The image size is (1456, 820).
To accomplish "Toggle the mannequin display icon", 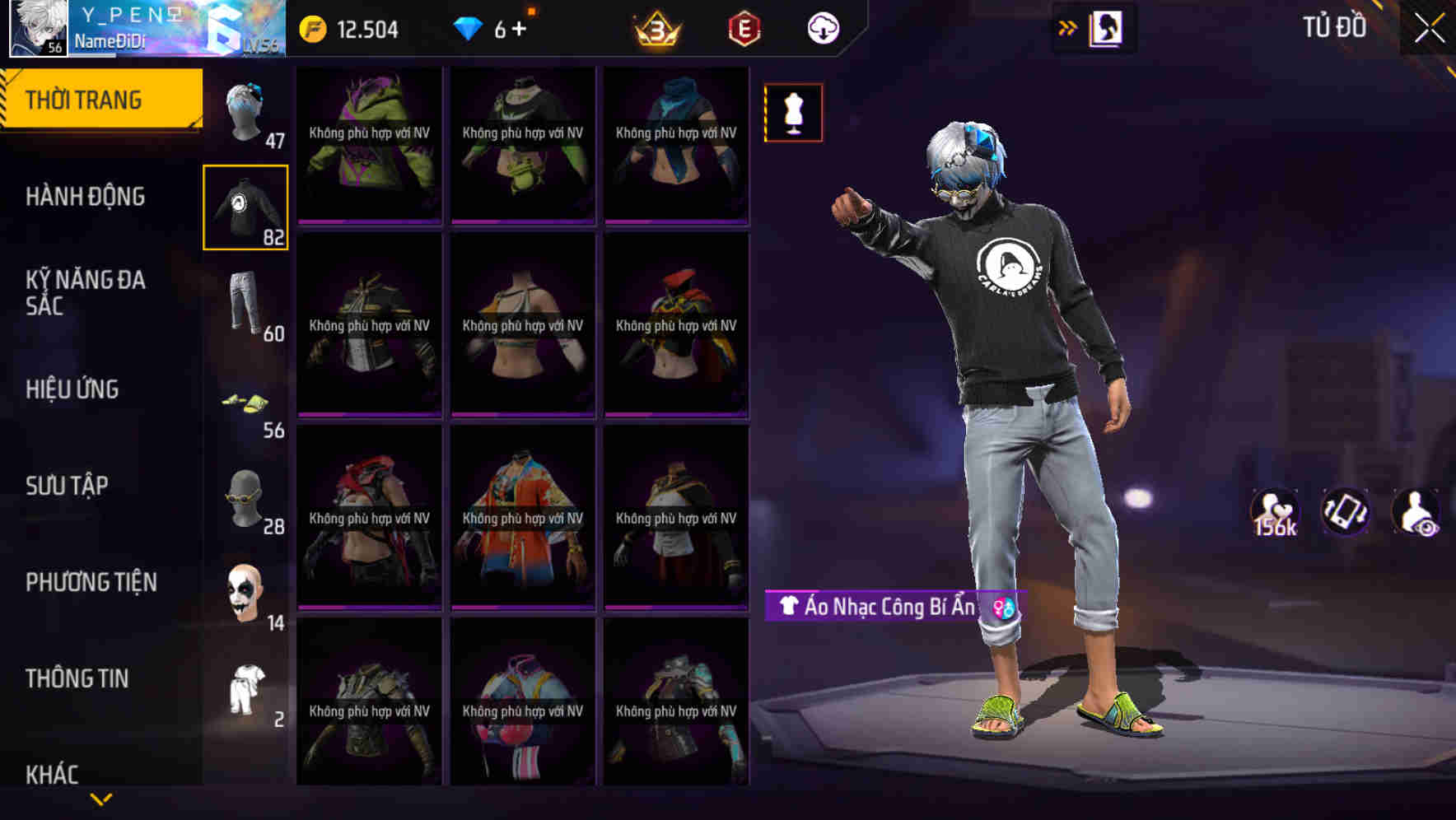I will coord(793,113).
